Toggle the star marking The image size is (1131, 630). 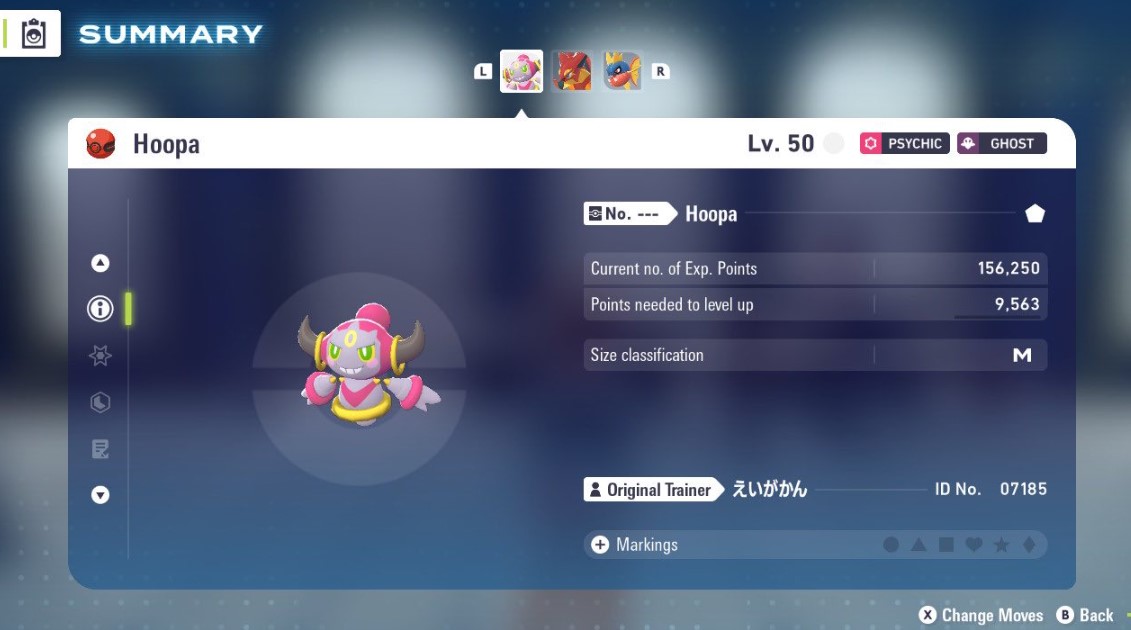[1000, 545]
